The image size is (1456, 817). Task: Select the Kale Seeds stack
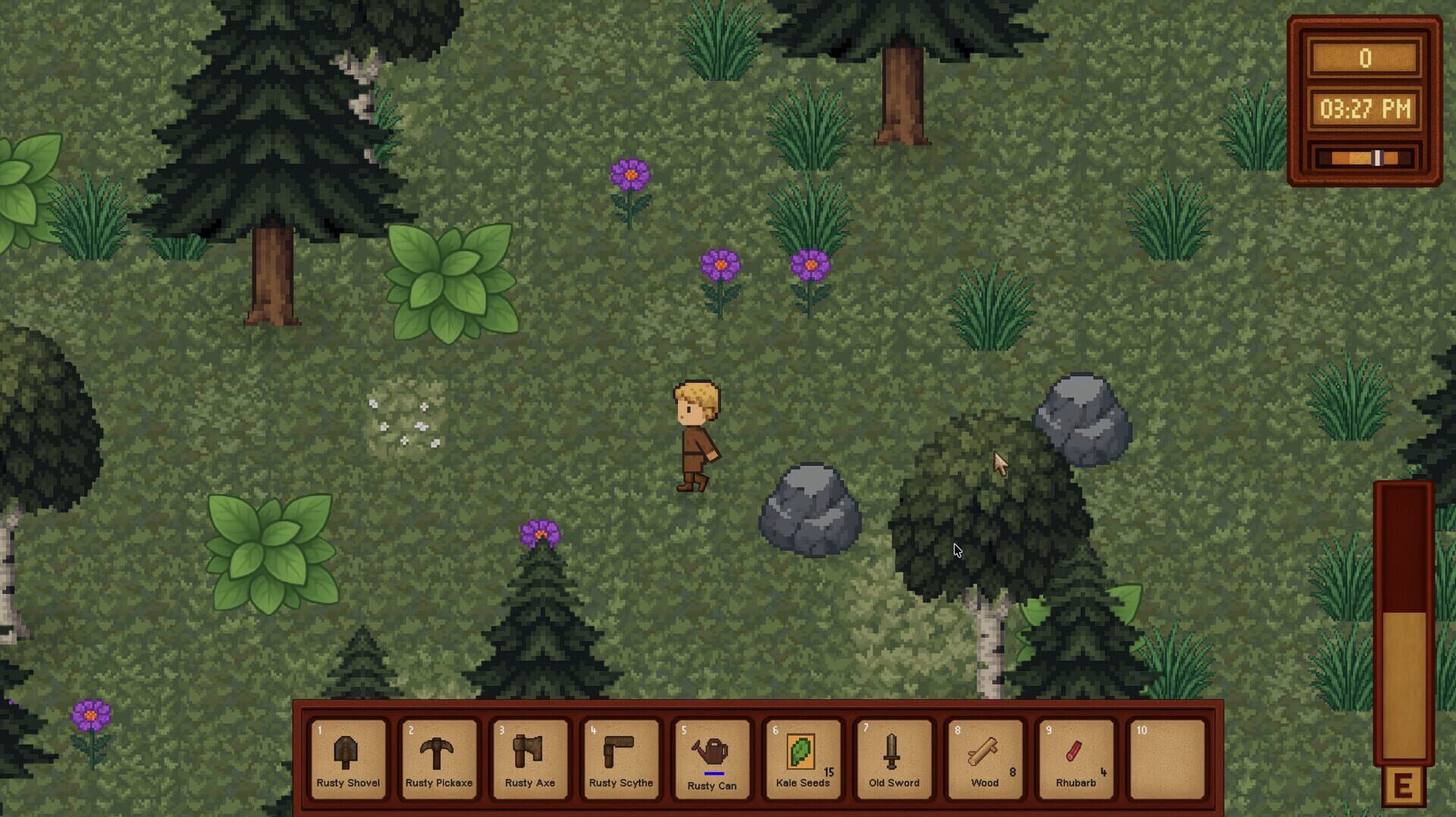pyautogui.click(x=803, y=759)
